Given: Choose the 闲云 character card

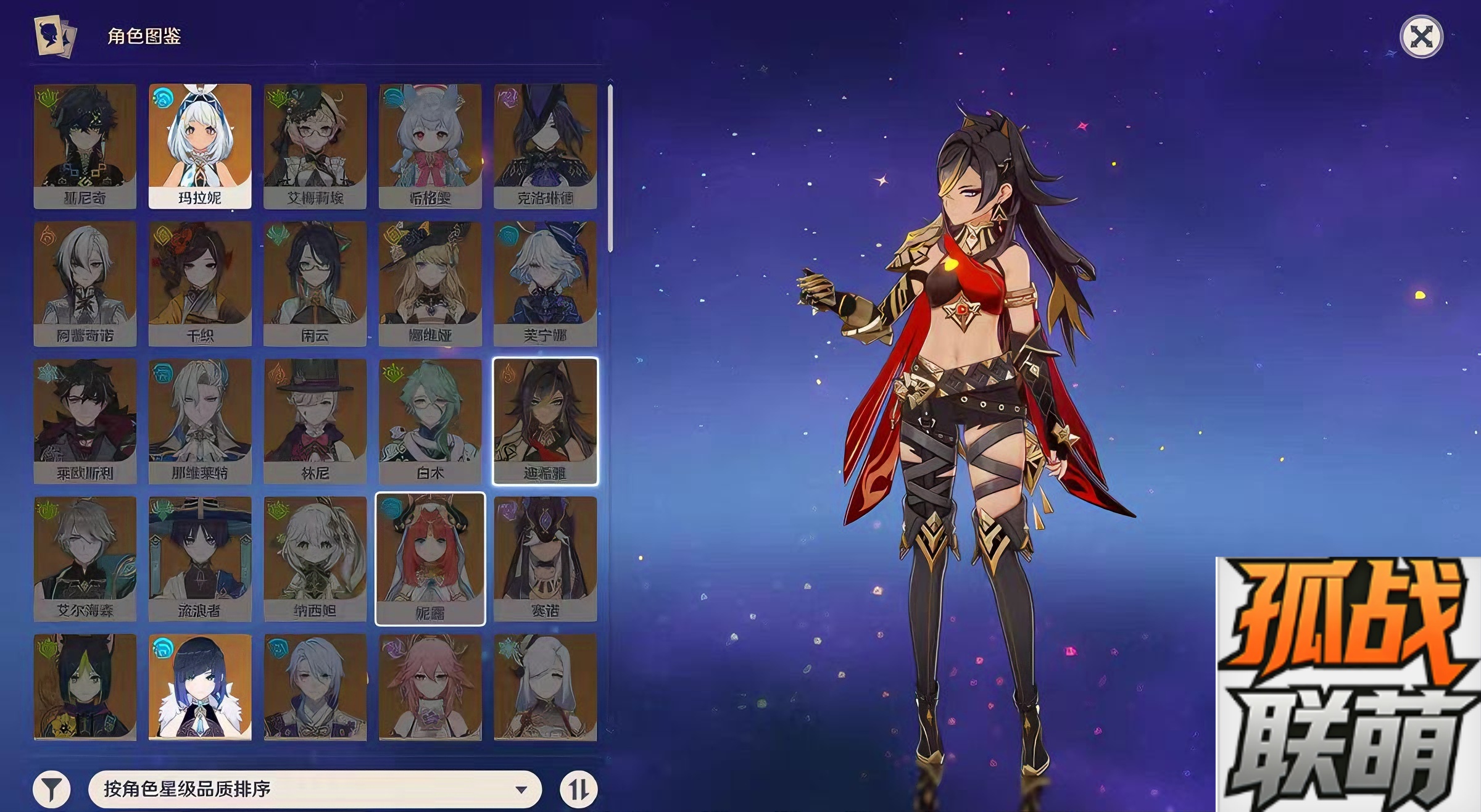Looking at the screenshot, I should (x=315, y=284).
